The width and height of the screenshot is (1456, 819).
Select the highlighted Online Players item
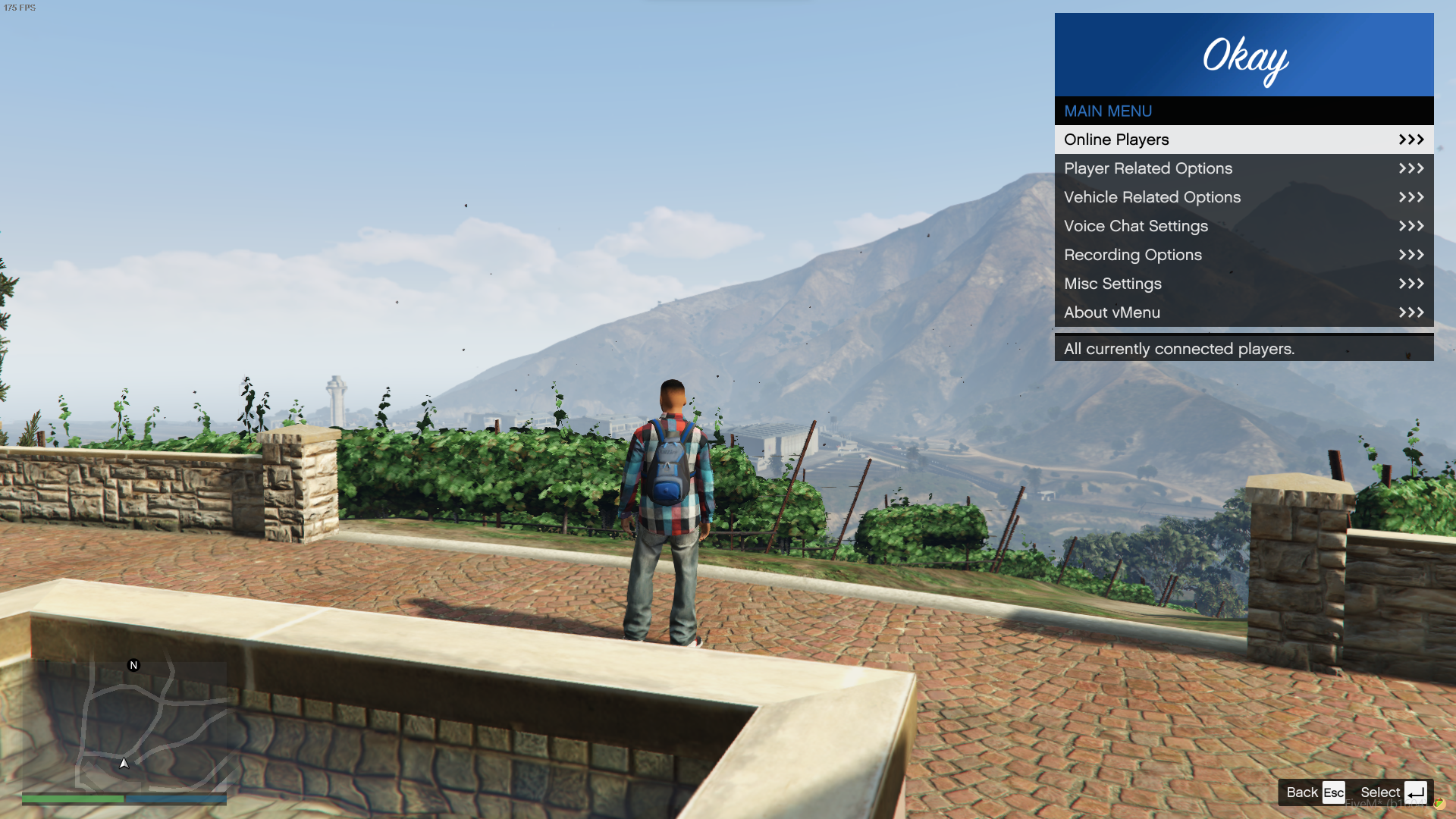[x=1116, y=139]
